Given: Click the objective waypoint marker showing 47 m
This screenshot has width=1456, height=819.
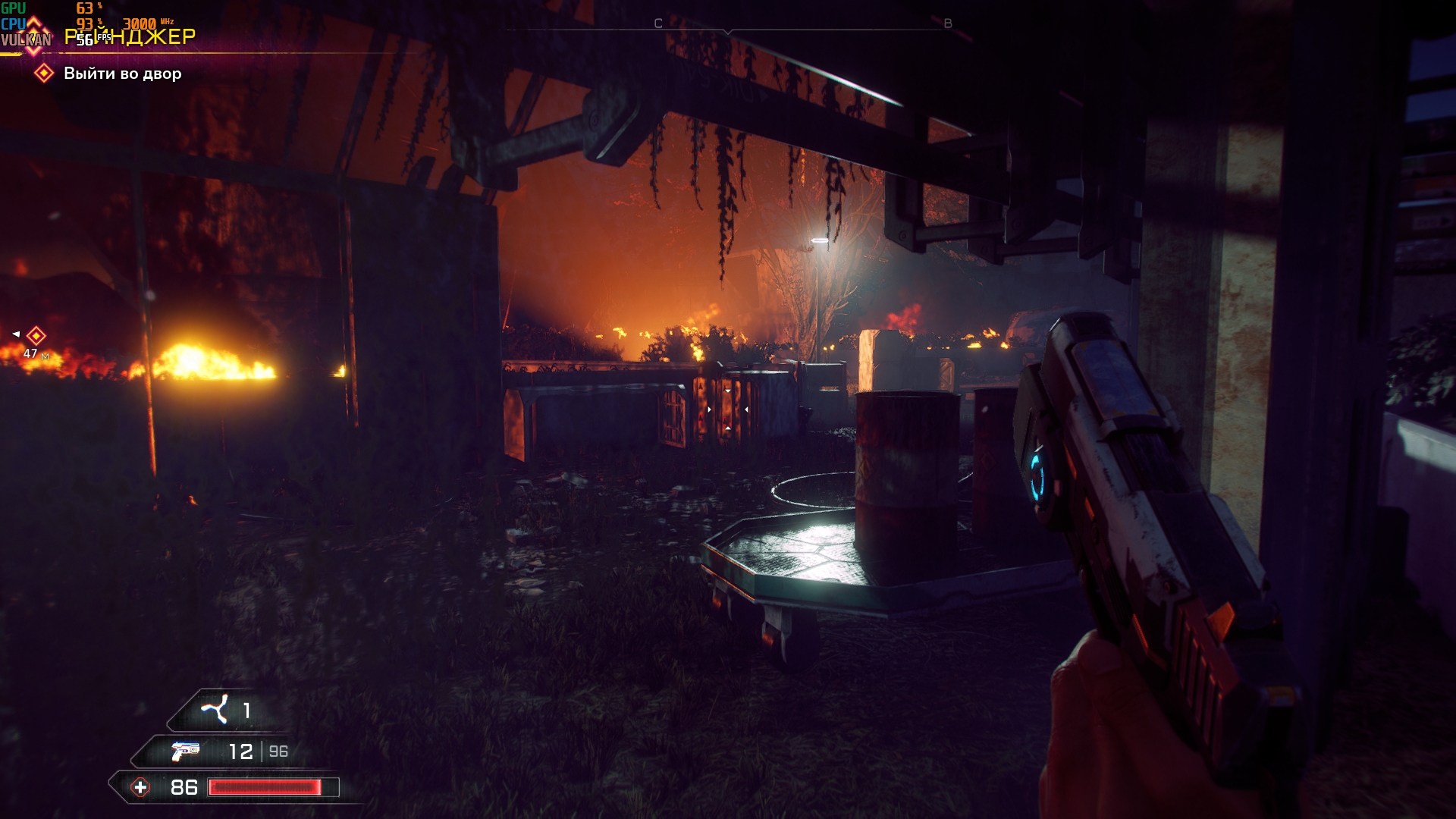Looking at the screenshot, I should click(x=36, y=336).
